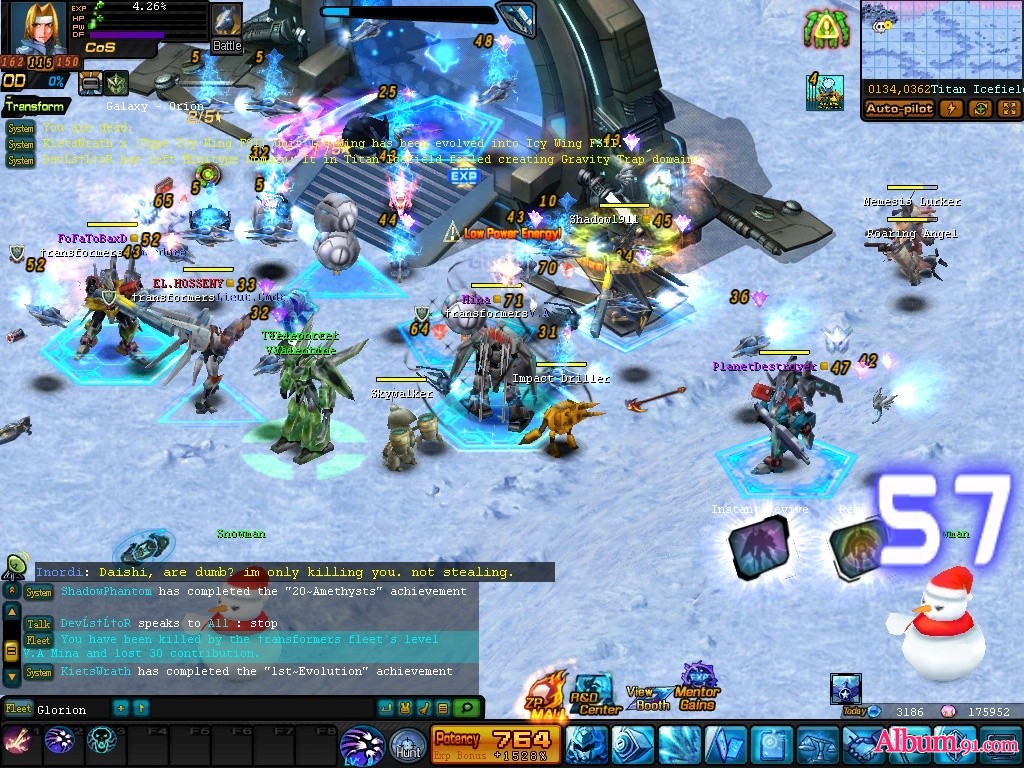
Task: Click the fullscreen expand arrows button
Action: pos(1008,109)
